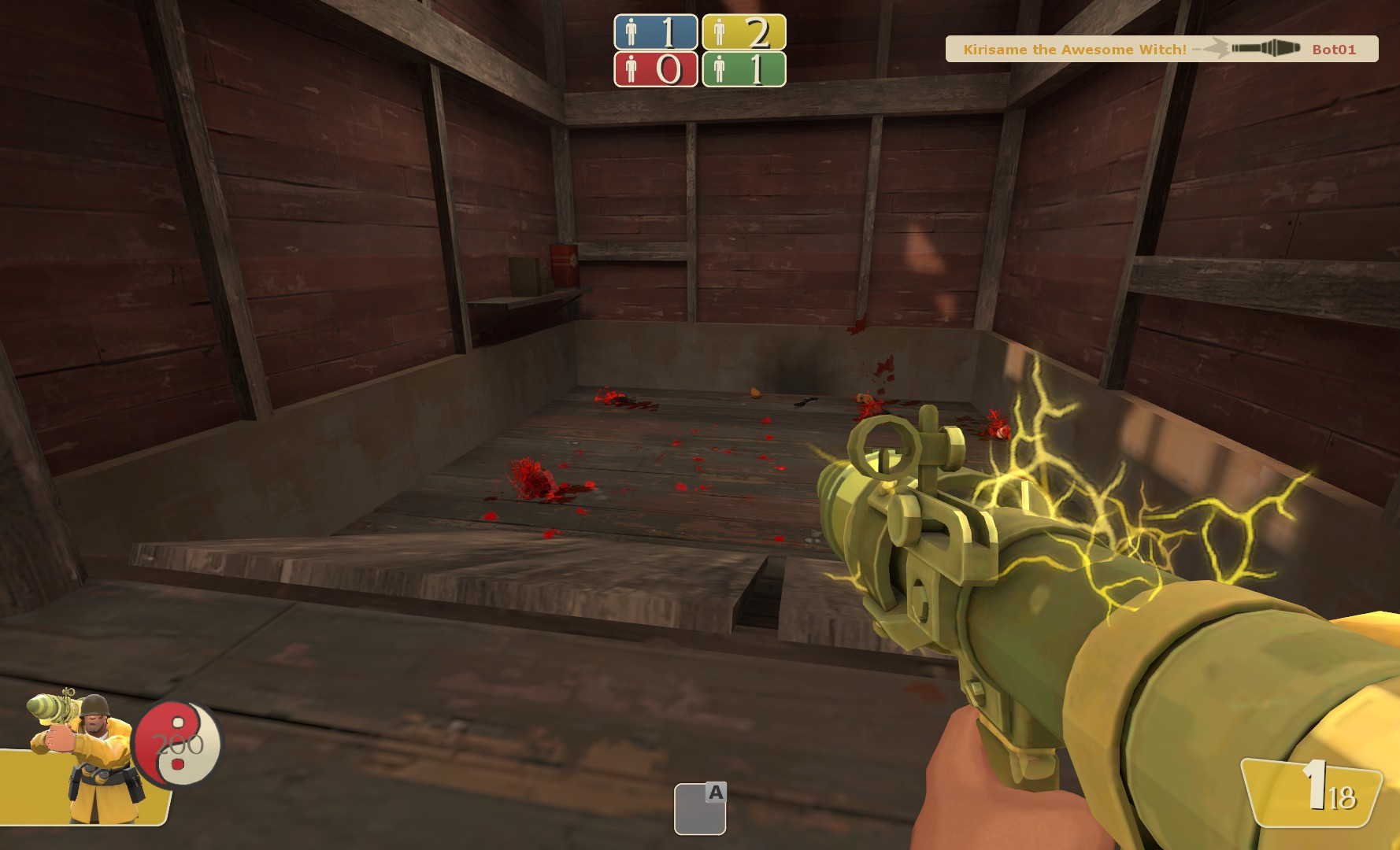Toggle the green team score panel
Screen dimensions: 1400x850
point(744,71)
